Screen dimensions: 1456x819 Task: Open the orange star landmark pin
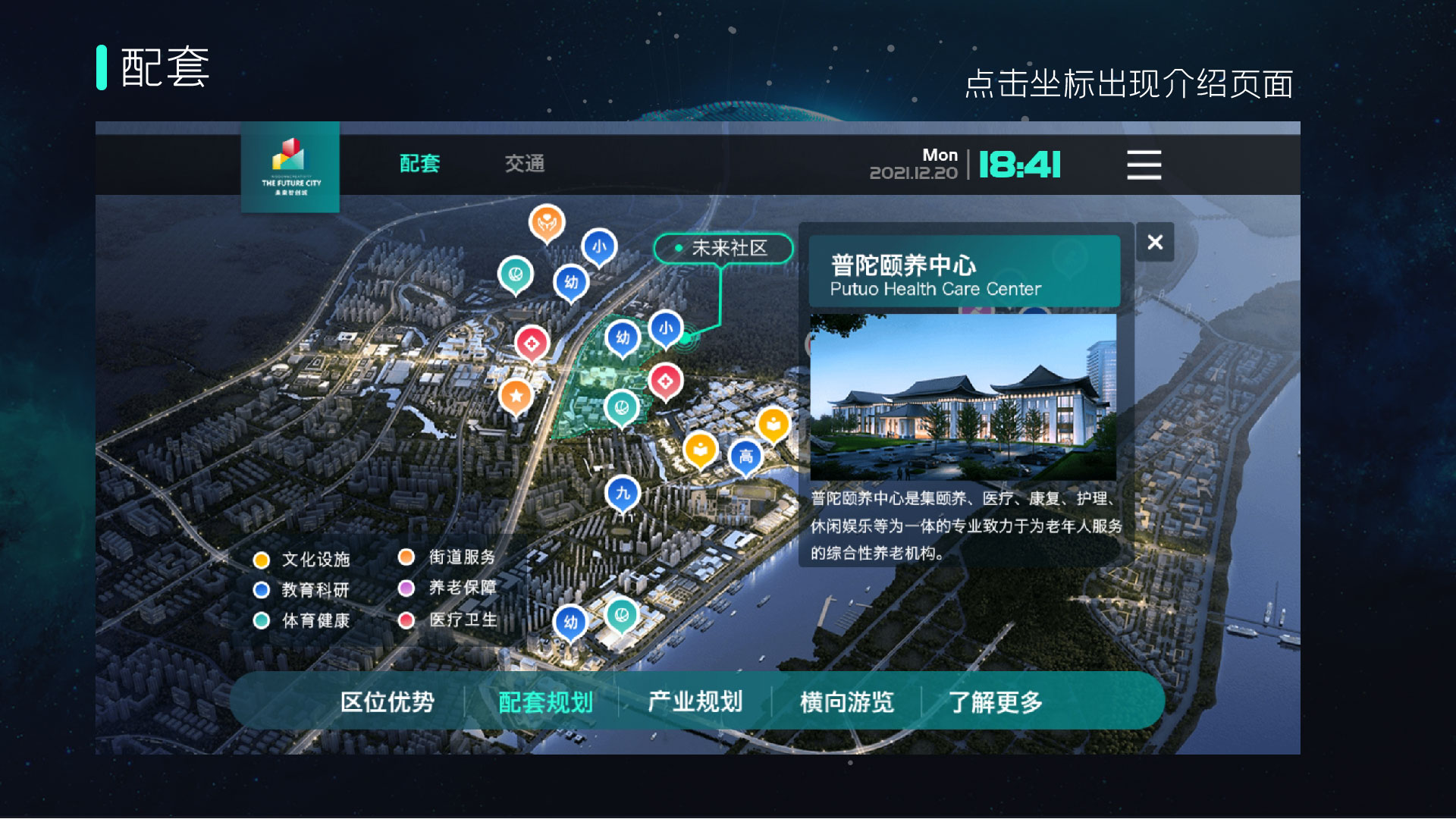[x=516, y=394]
